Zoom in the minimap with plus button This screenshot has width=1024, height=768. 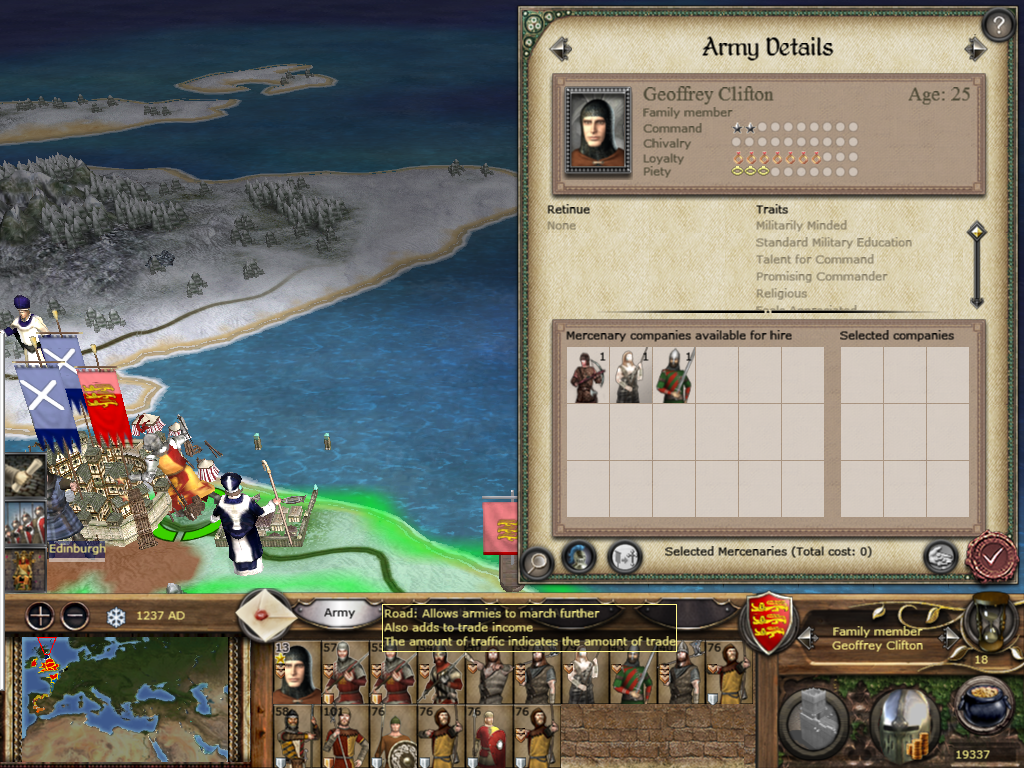click(40, 616)
